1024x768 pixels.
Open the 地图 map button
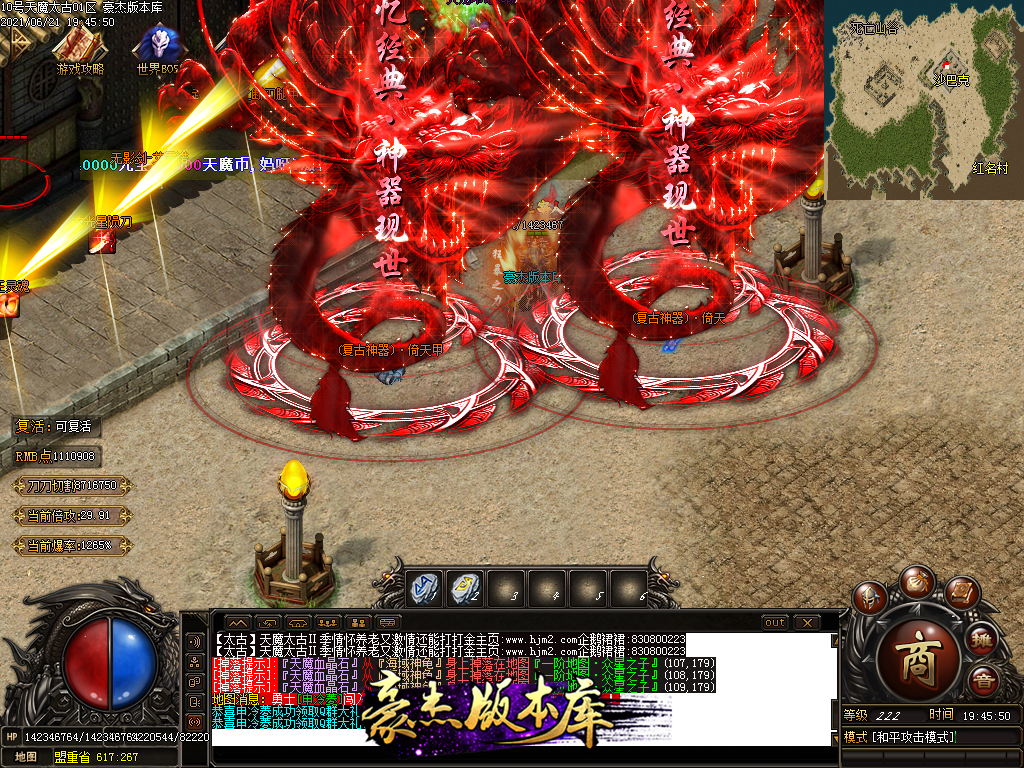(x=26, y=757)
